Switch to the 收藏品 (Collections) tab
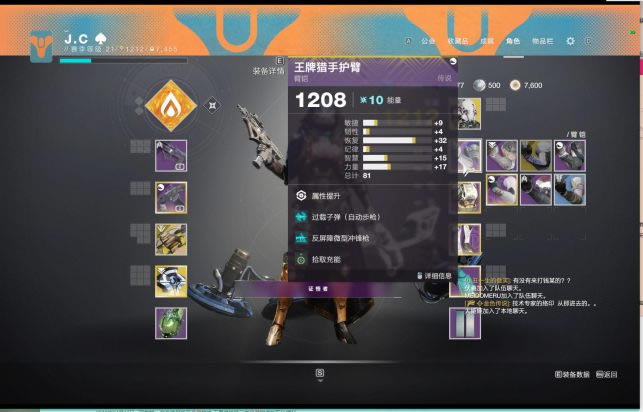Viewport: 643px width, 412px height. pos(457,41)
